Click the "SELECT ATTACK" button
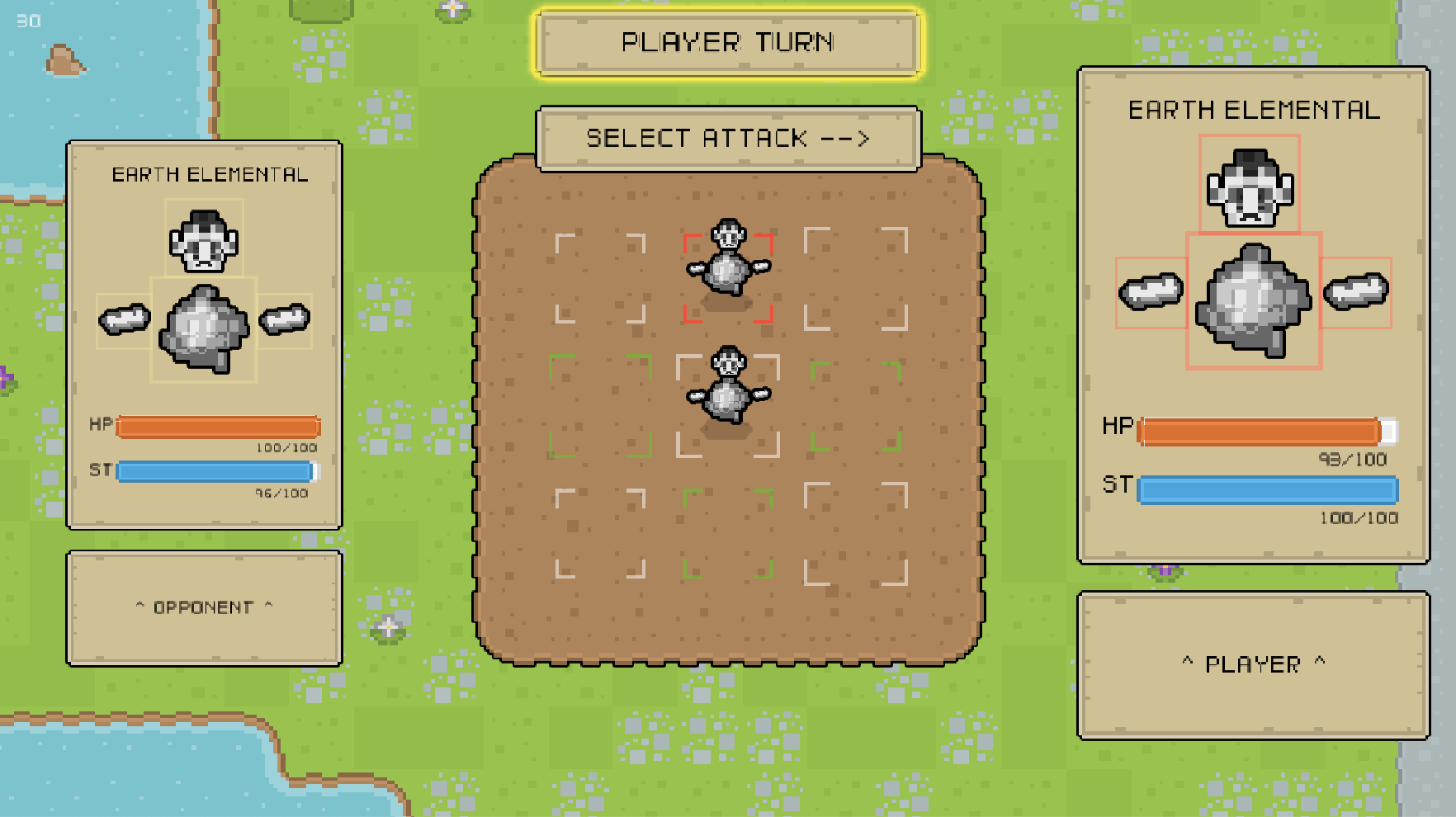The height and width of the screenshot is (817, 1456). pyautogui.click(x=728, y=138)
